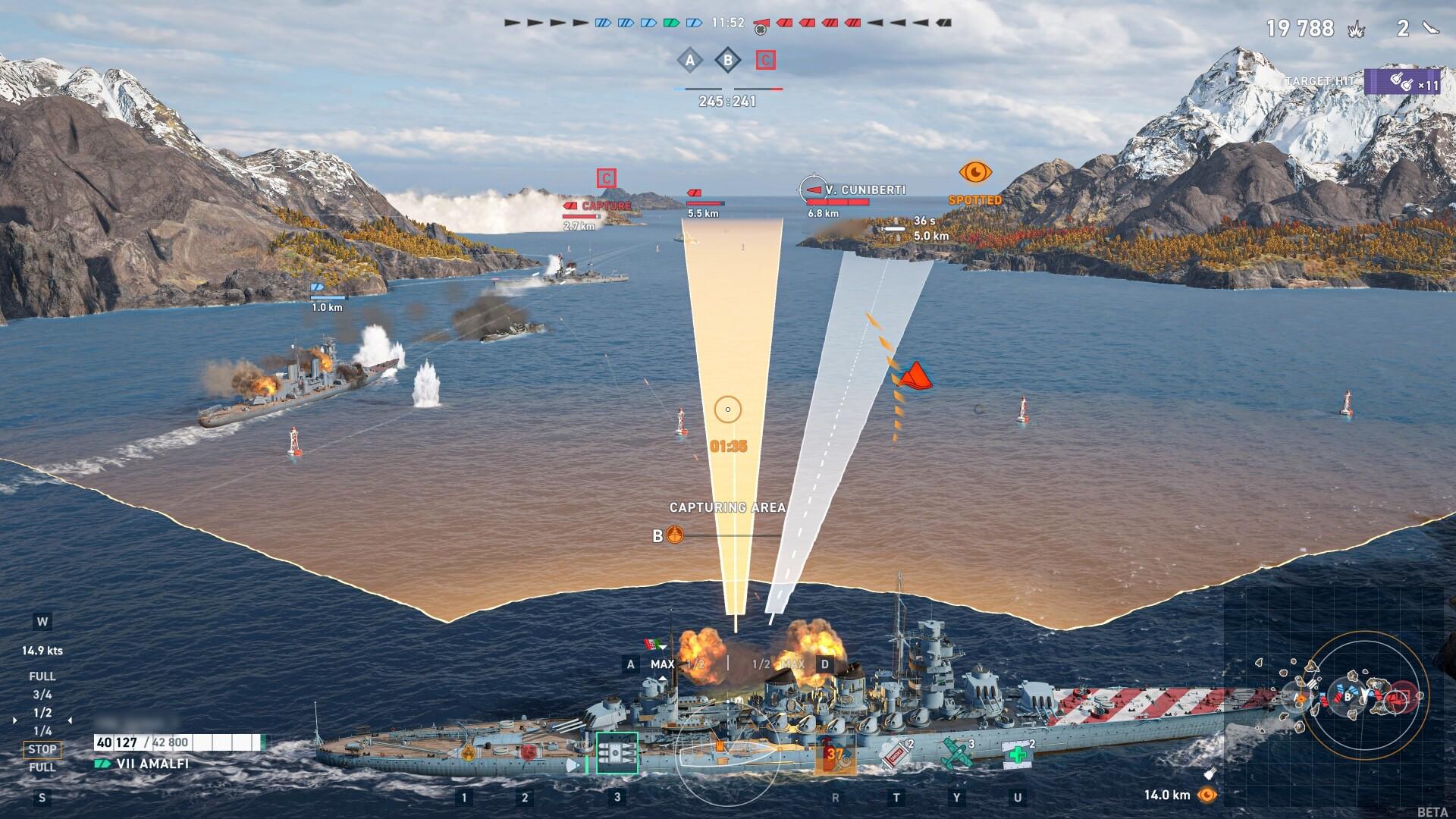Screen dimensions: 1456x819
Task: Click the ship damage status silhouette
Action: [x=727, y=755]
